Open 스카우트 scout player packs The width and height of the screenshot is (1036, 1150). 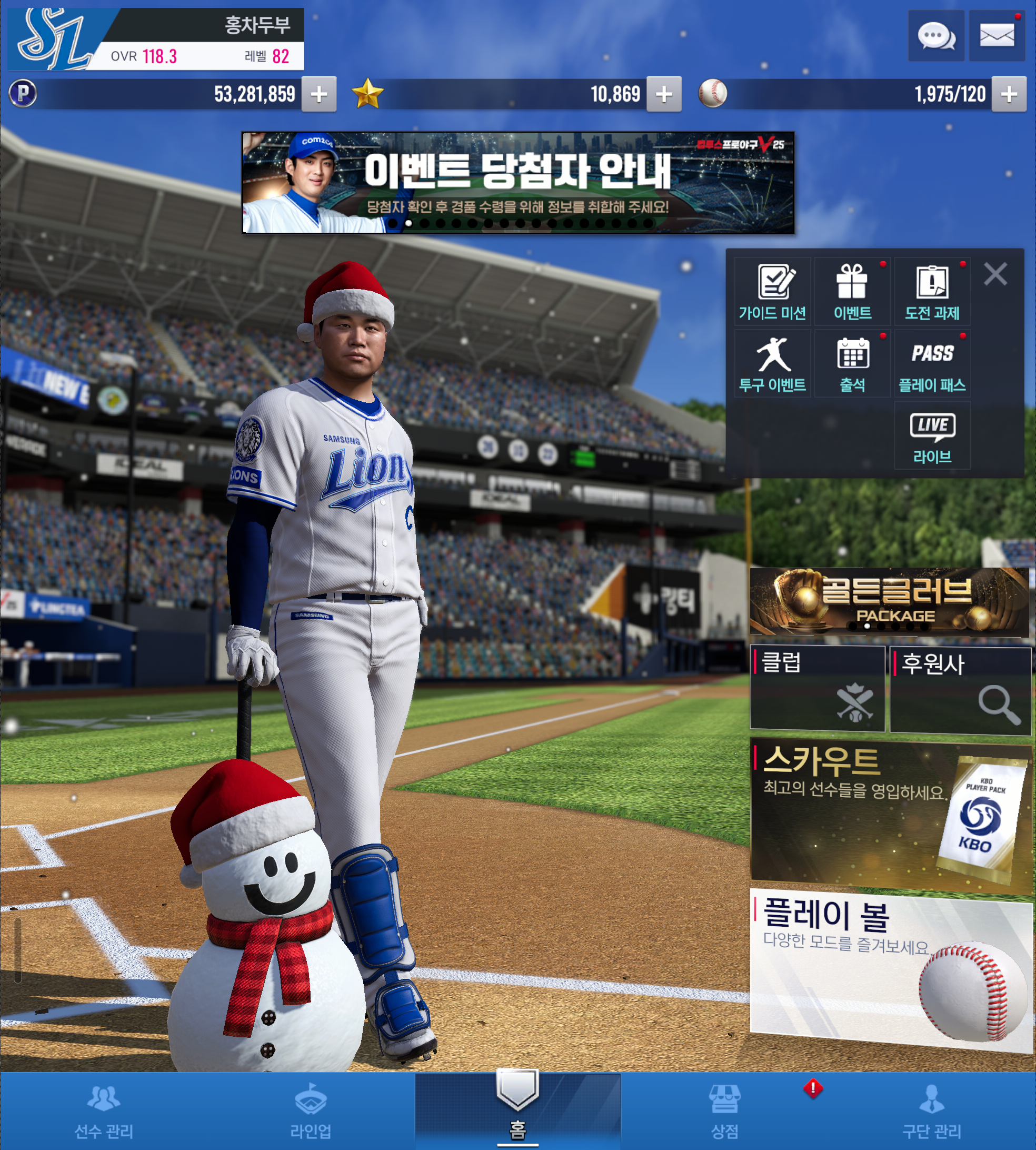[890, 812]
